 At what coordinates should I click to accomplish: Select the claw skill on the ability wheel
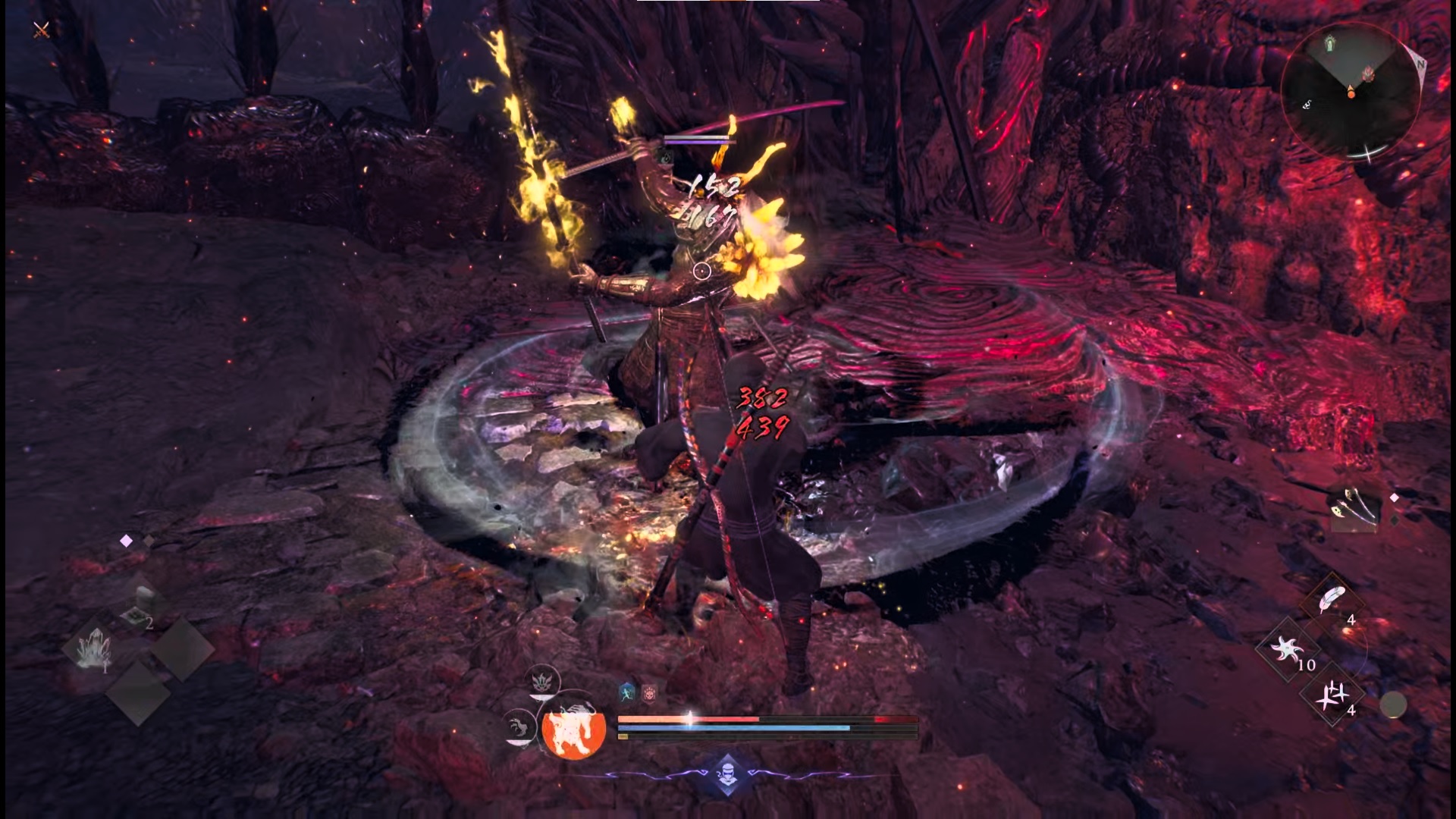(x=520, y=726)
